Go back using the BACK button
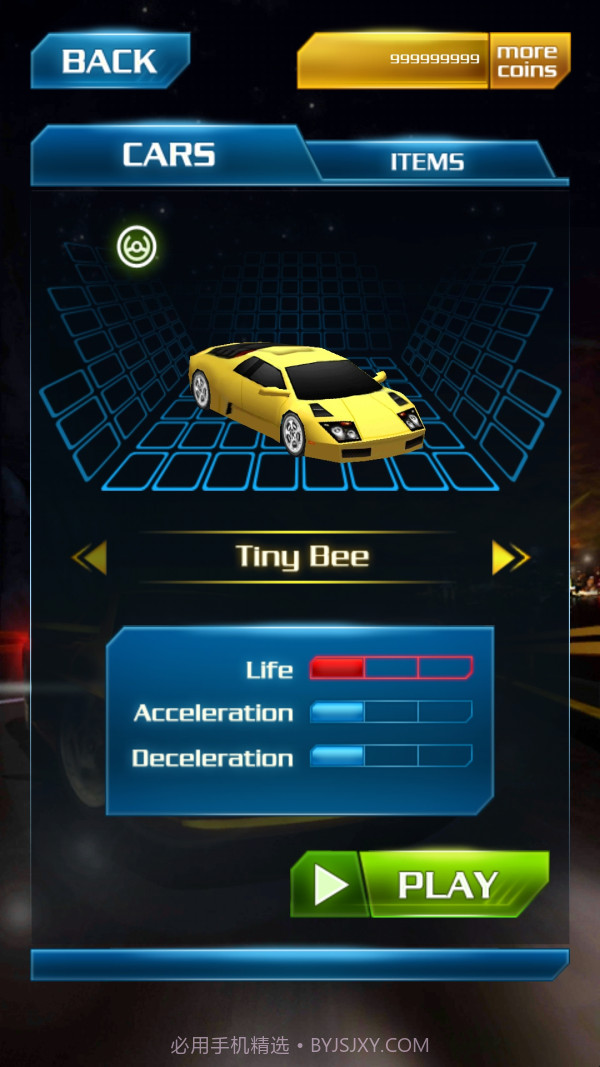The height and width of the screenshot is (1067, 600). click(x=109, y=61)
